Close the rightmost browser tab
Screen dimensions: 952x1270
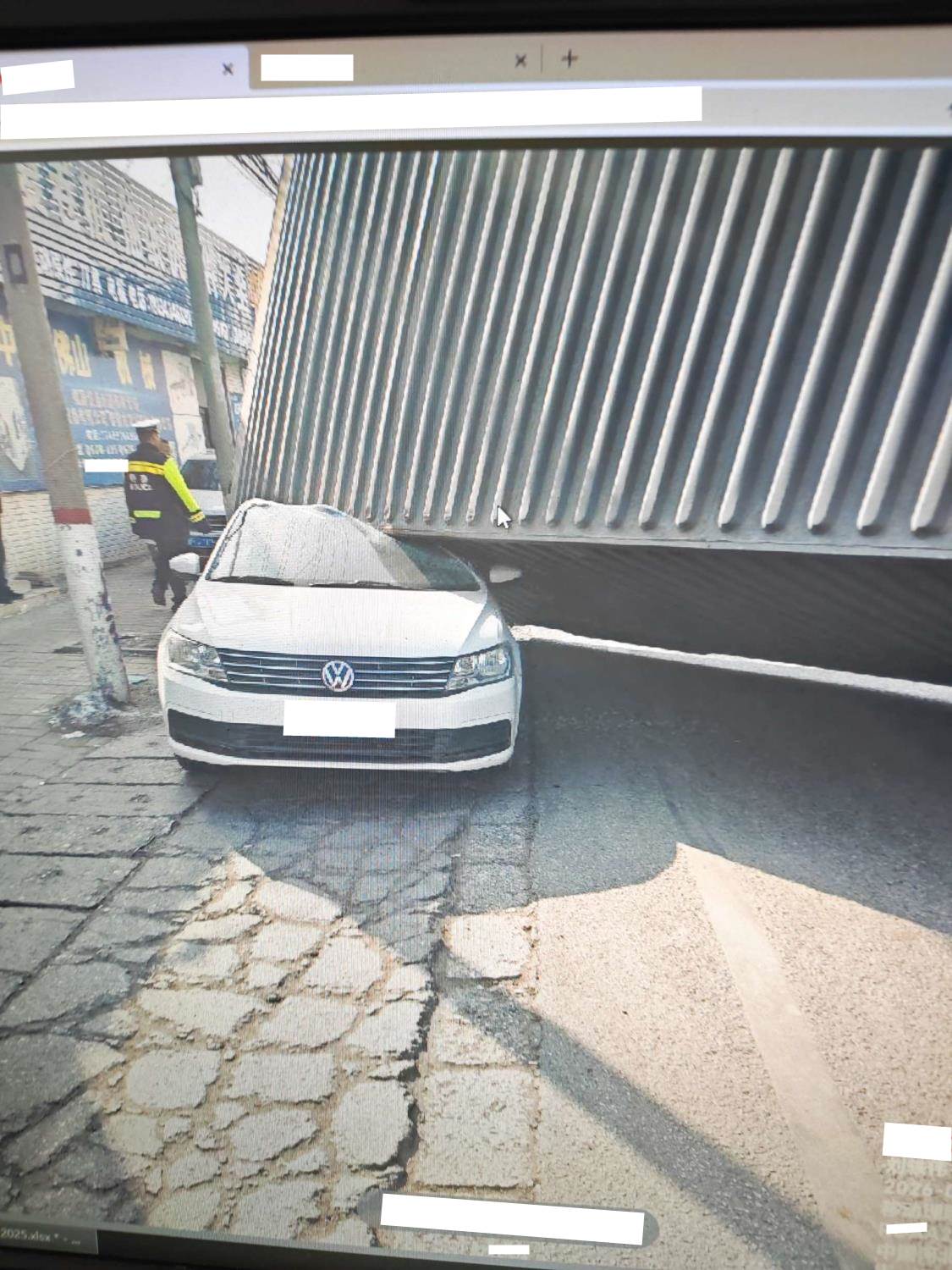pos(520,60)
